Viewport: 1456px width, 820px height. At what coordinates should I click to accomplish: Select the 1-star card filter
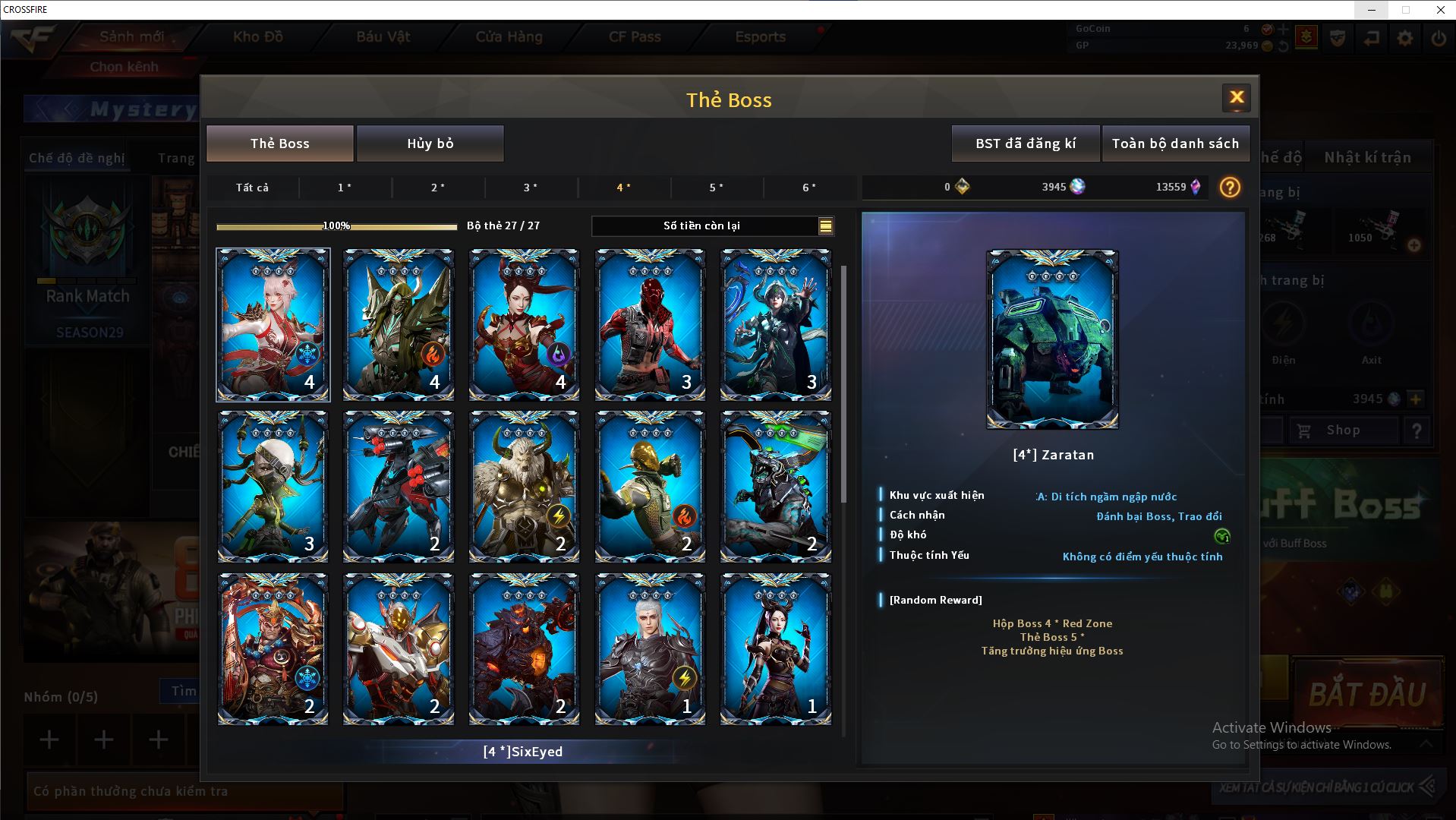point(345,188)
